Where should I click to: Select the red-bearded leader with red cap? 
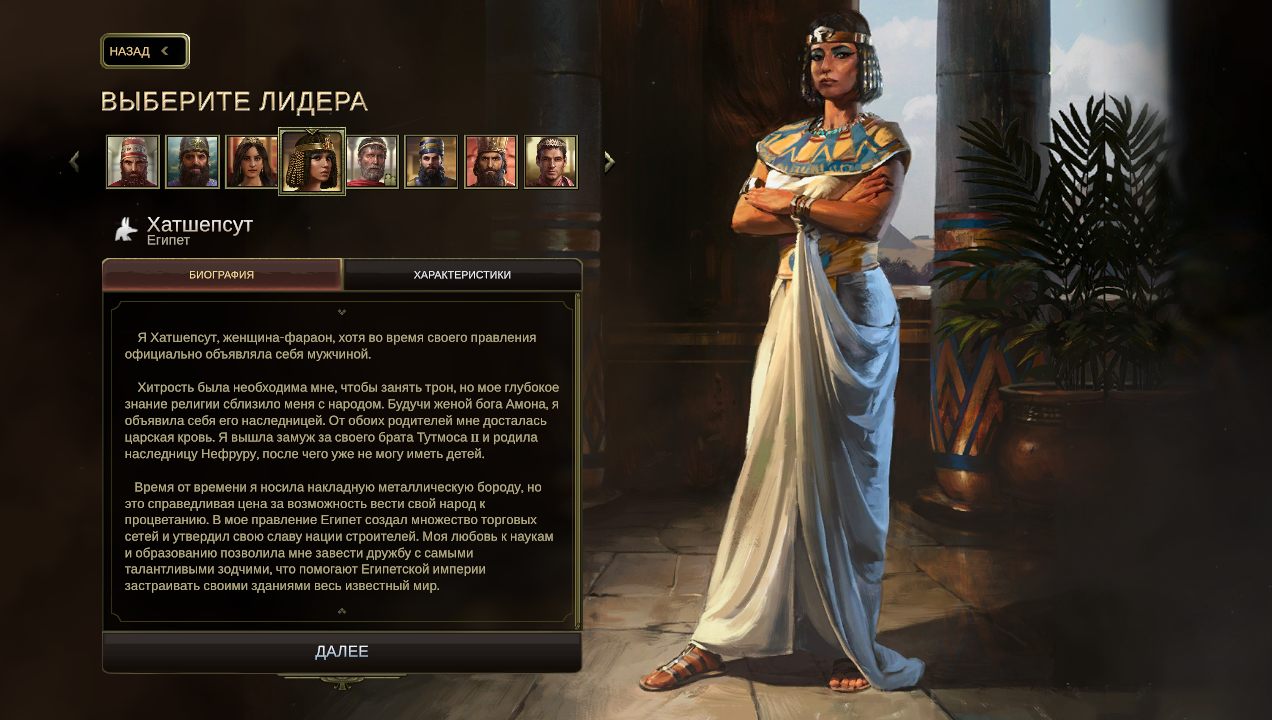pos(133,162)
